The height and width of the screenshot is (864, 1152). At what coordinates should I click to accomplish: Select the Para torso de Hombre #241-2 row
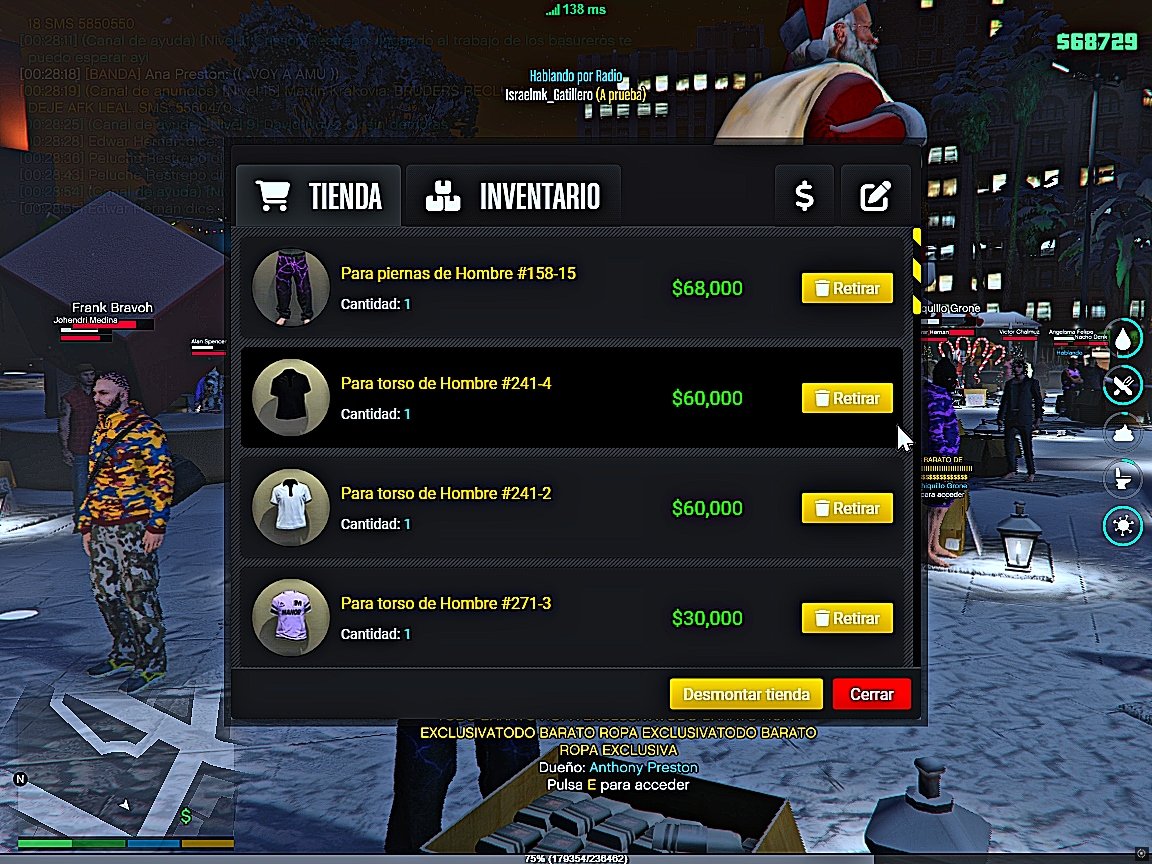pos(500,508)
